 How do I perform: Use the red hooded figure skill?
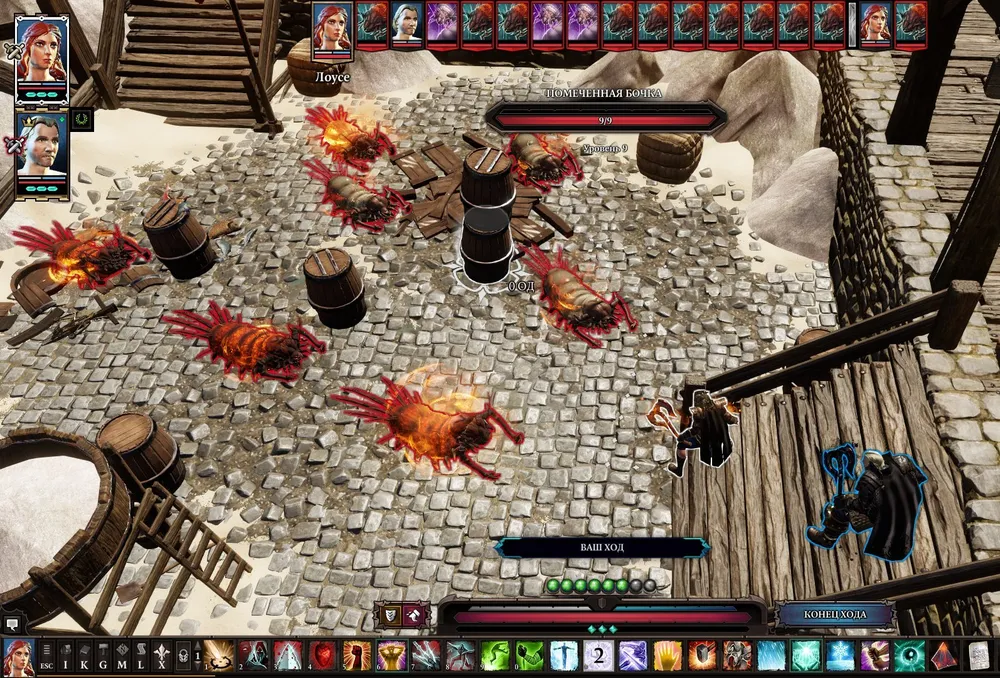coord(254,656)
